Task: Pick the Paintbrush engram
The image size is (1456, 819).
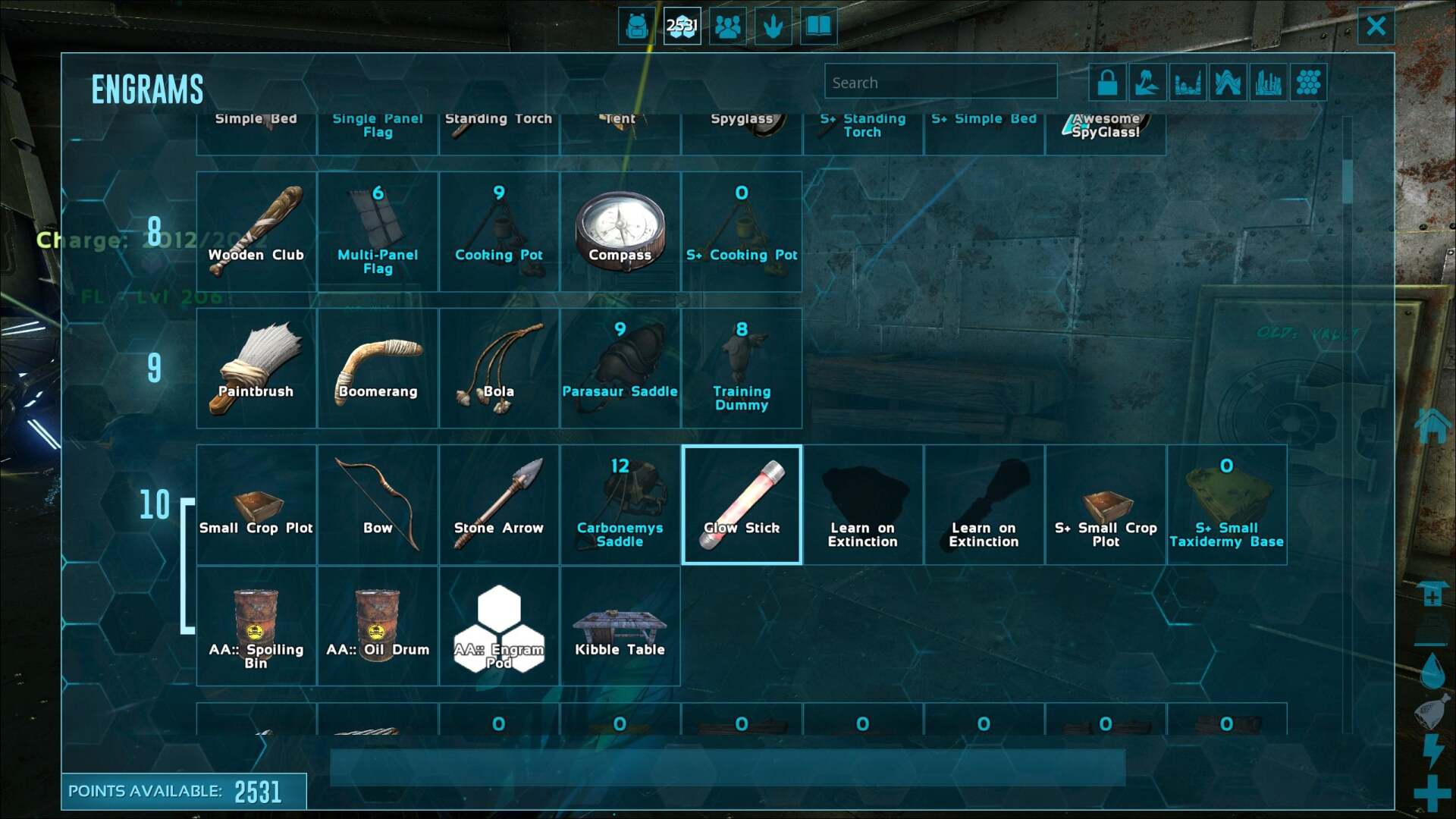Action: click(256, 368)
